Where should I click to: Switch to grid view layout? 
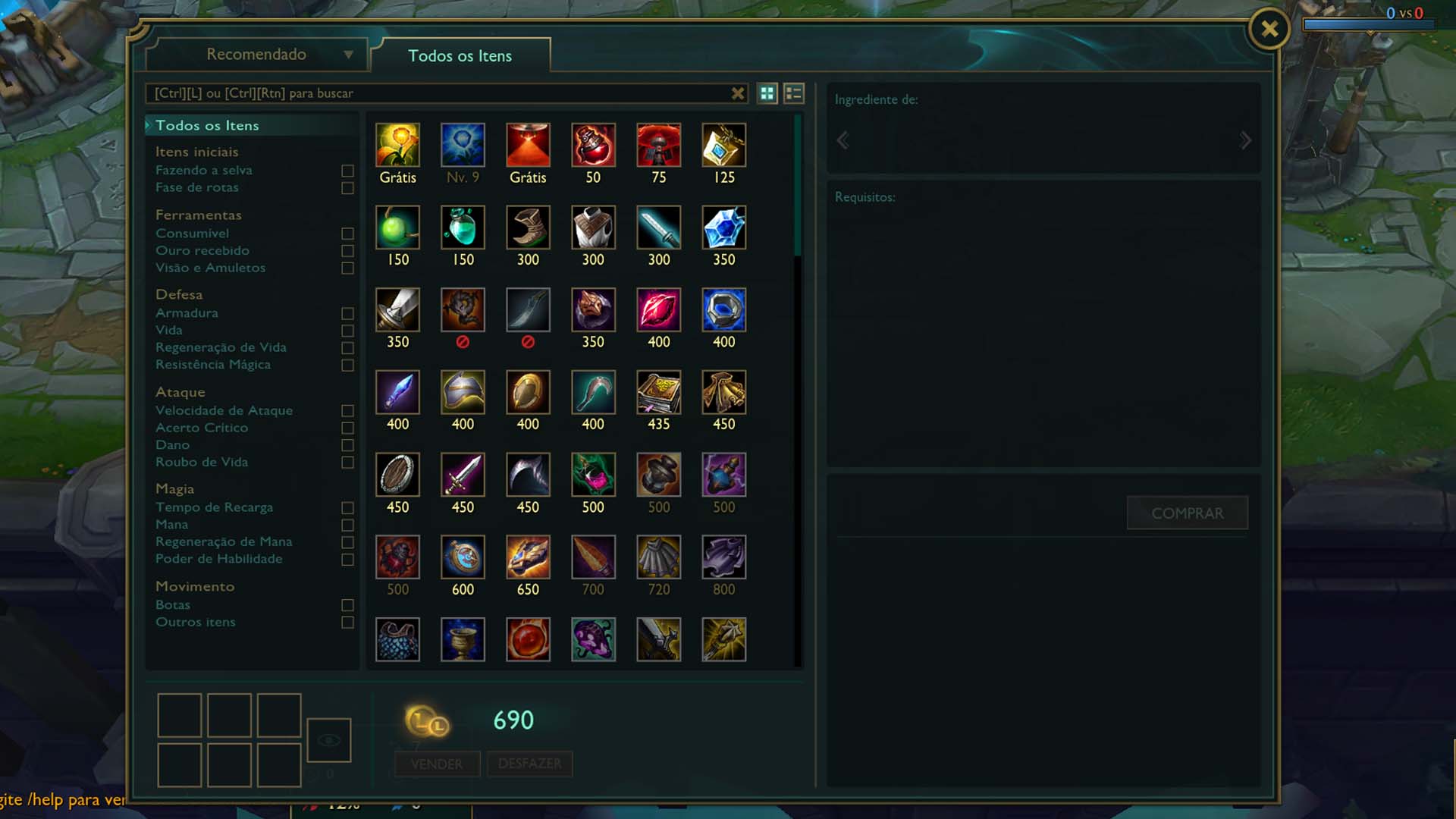coord(767,93)
